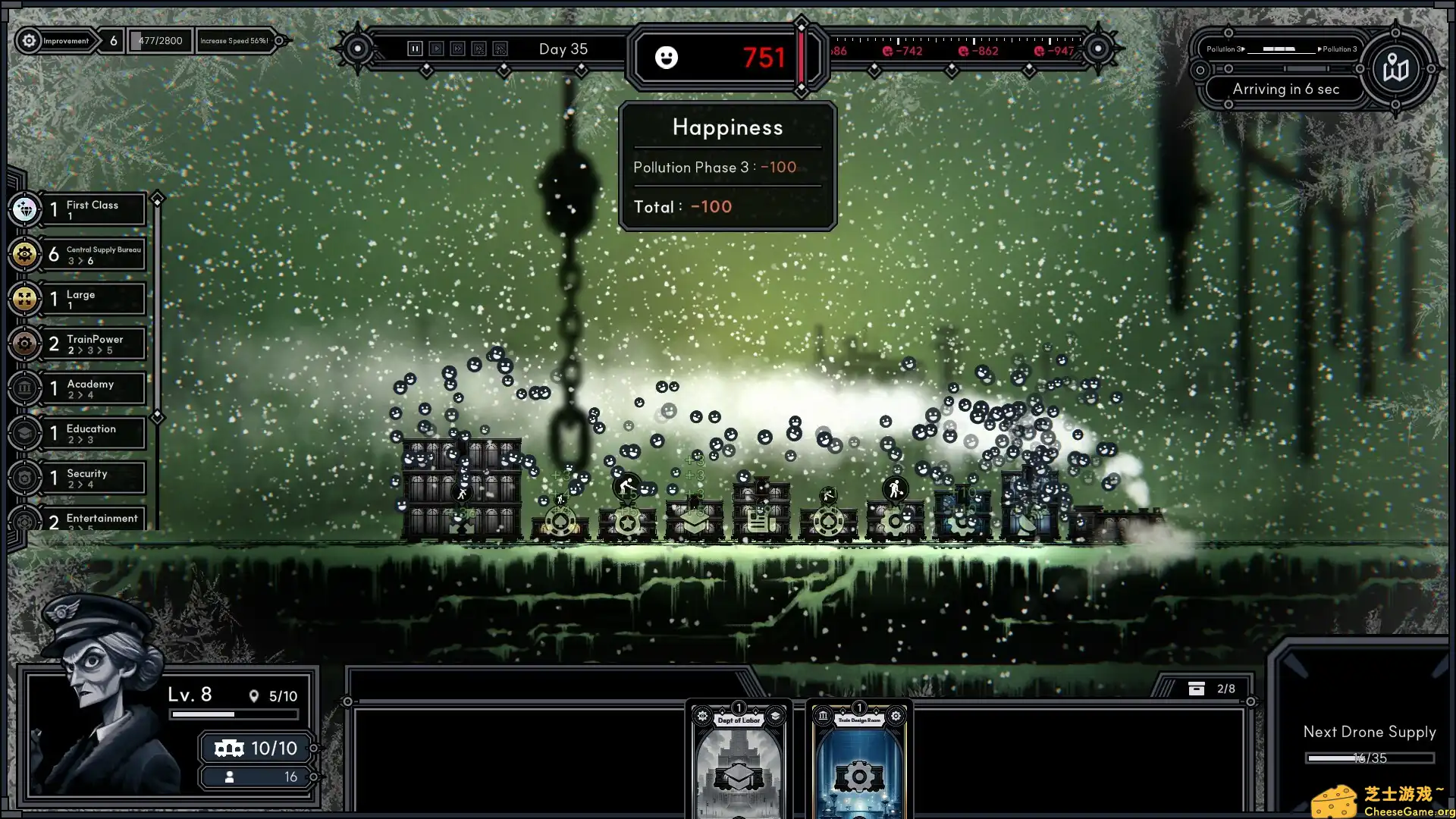Toggle normal play speed
Viewport: 1456px width, 819px height.
(436, 48)
